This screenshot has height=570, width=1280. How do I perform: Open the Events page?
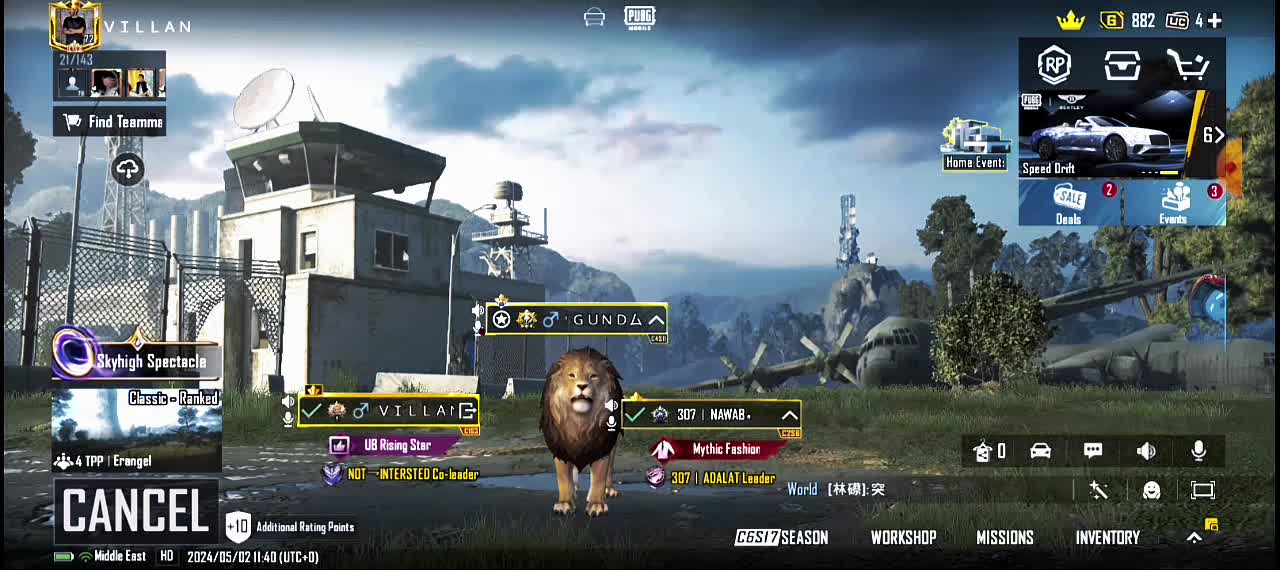1174,203
